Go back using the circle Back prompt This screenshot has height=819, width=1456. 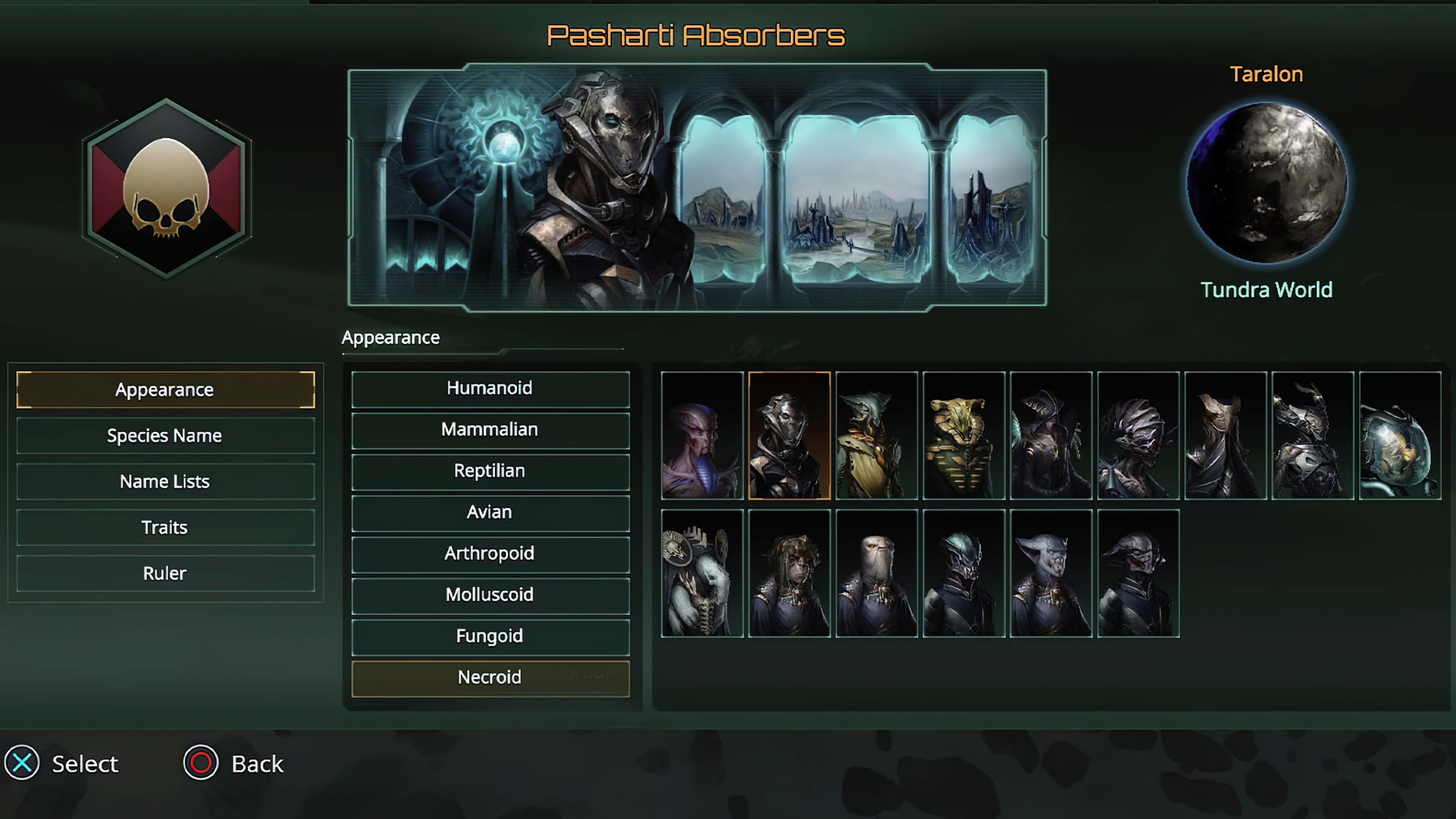point(201,763)
